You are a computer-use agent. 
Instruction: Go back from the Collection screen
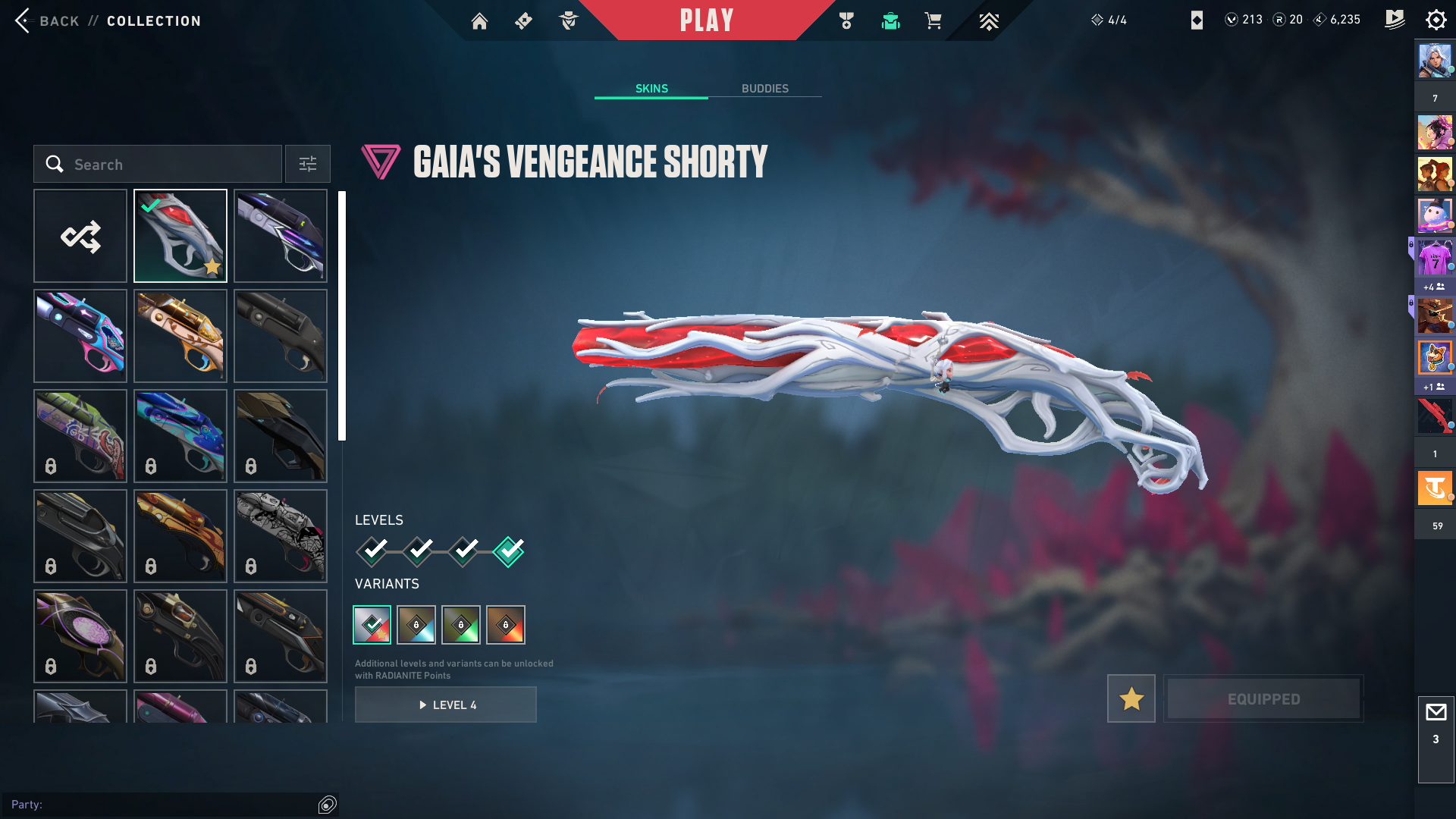click(x=45, y=21)
